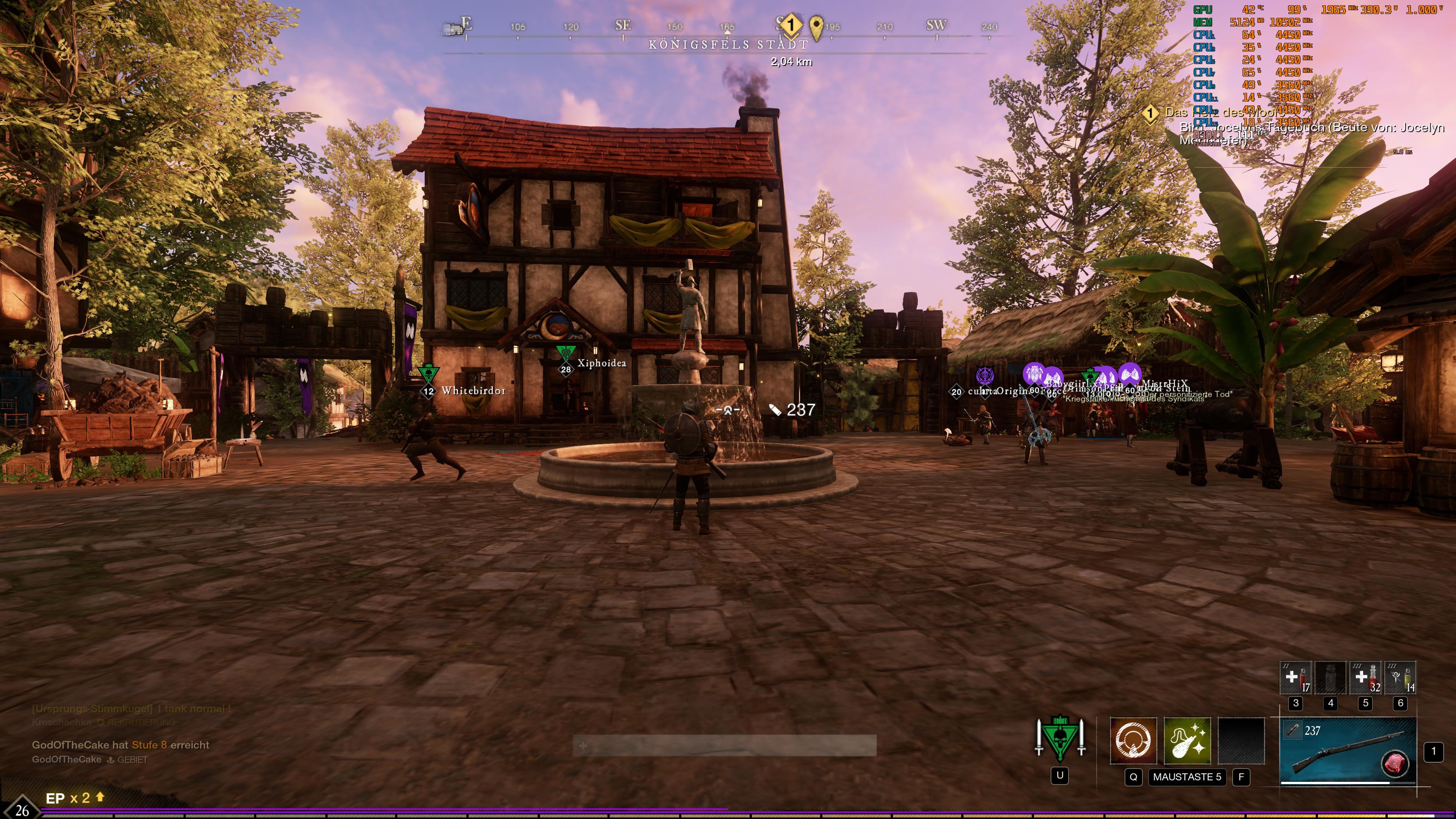This screenshot has width=1456, height=819.
Task: Activate the orange circular musket ability
Action: (1133, 741)
